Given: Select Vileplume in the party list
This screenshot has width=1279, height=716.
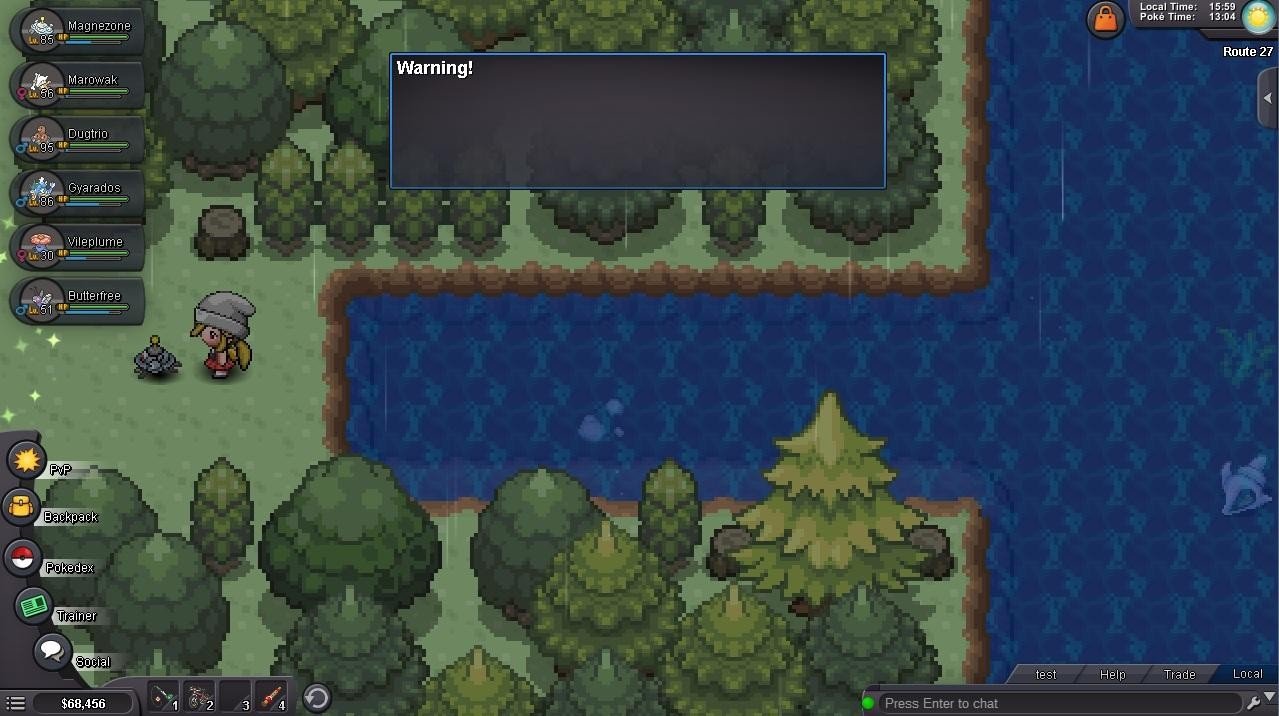Looking at the screenshot, I should [78, 247].
